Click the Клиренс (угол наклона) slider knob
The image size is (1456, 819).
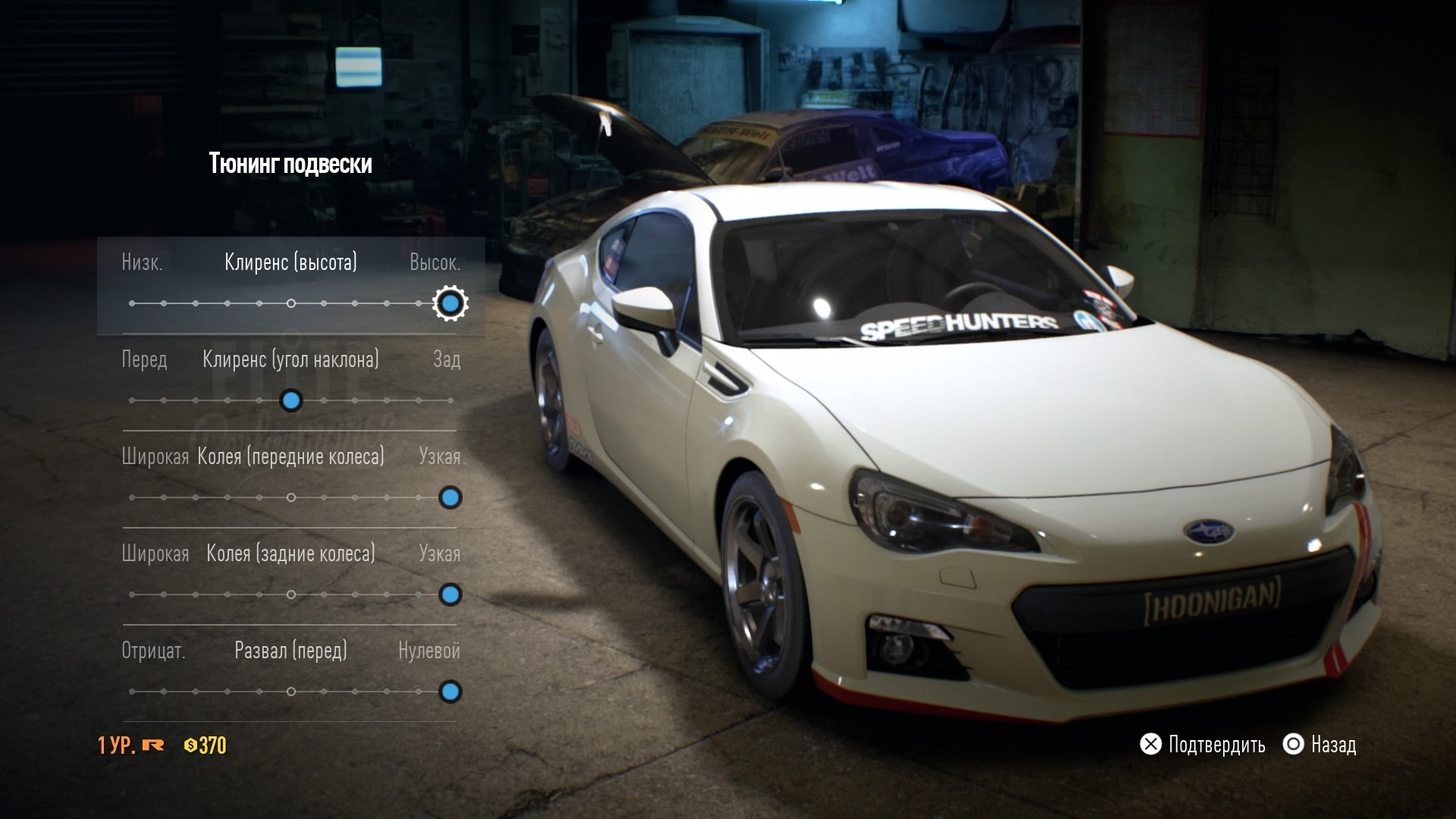pos(291,400)
